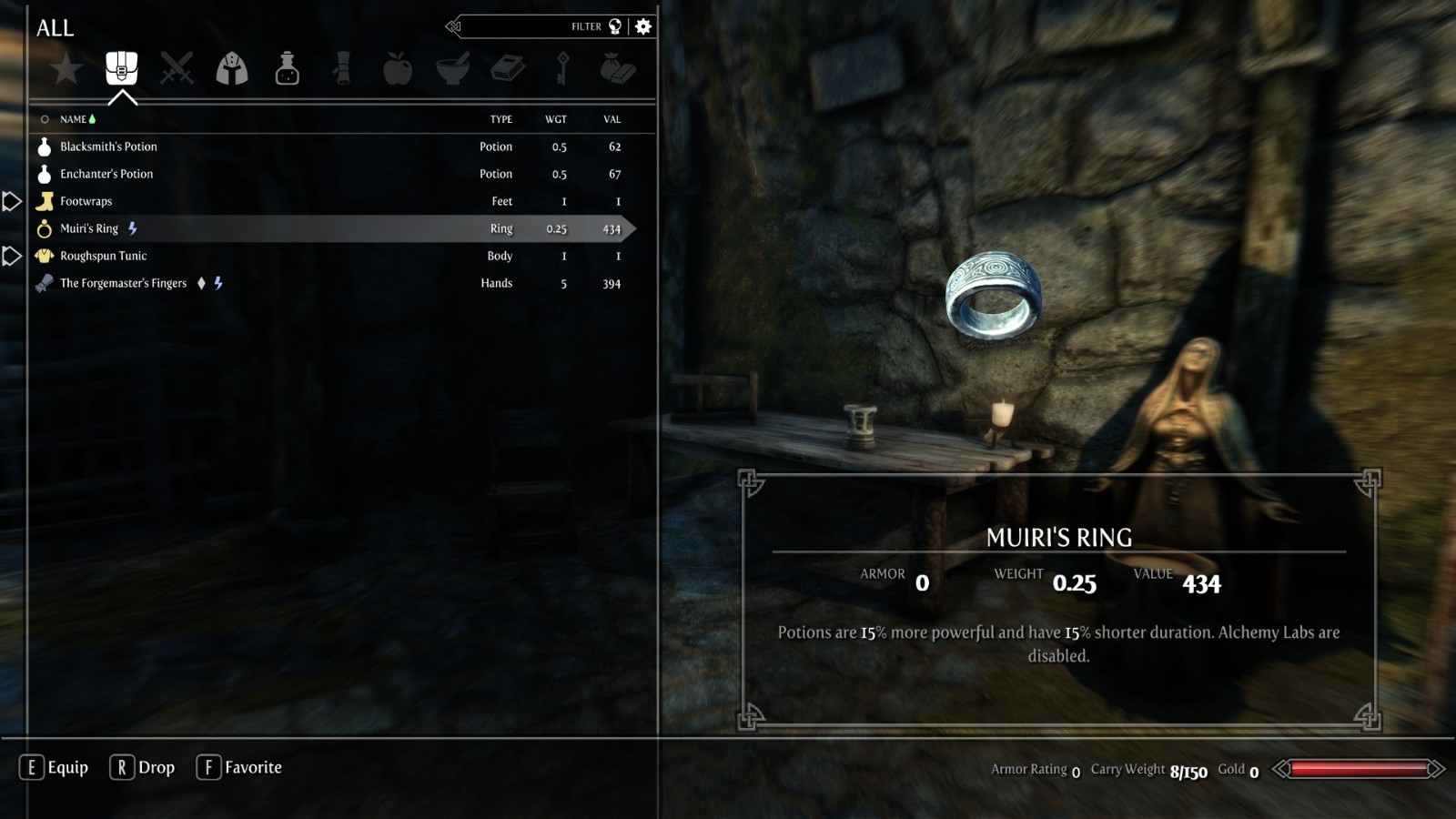
Task: Show the Keys category tab
Action: [x=562, y=69]
